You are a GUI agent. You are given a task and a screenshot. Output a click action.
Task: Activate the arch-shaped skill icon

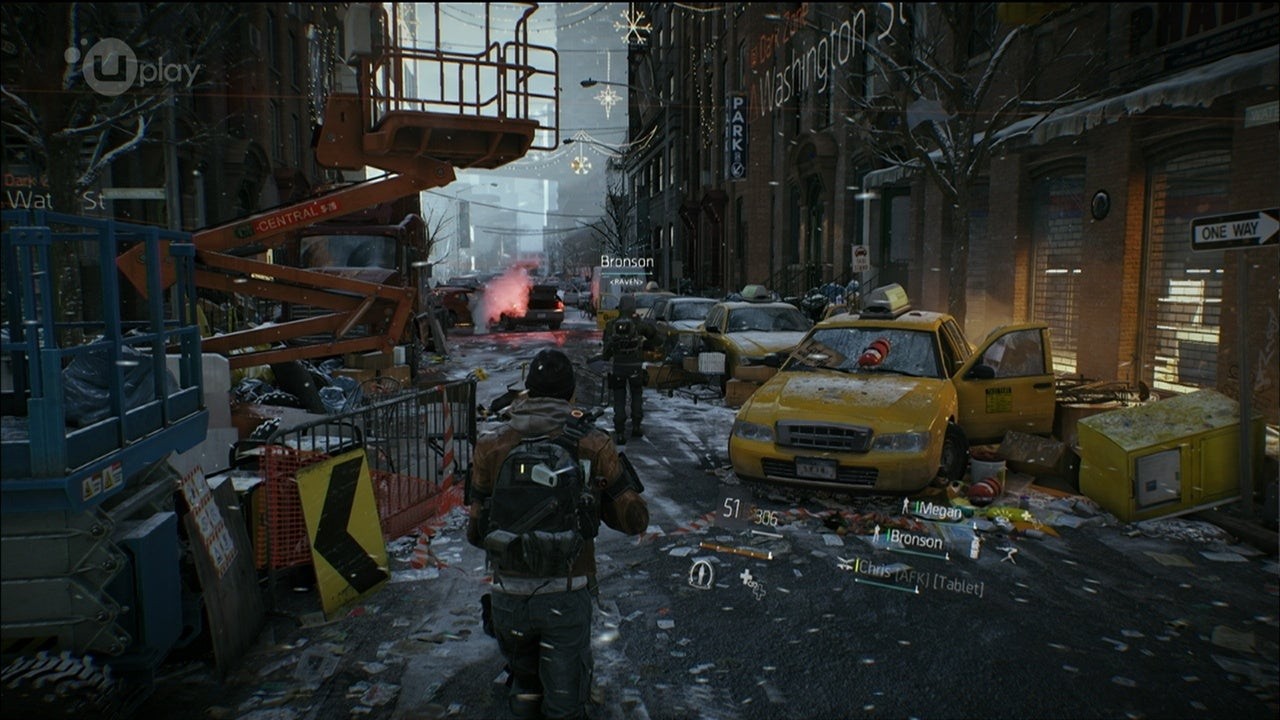coord(701,572)
